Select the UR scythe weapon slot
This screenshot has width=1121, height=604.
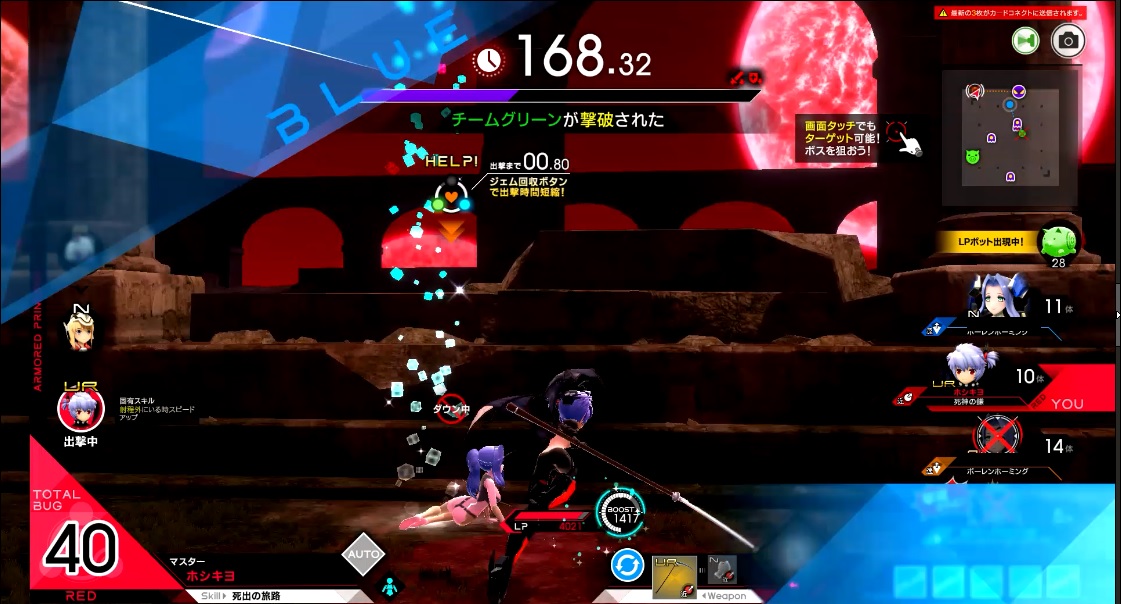(x=674, y=577)
